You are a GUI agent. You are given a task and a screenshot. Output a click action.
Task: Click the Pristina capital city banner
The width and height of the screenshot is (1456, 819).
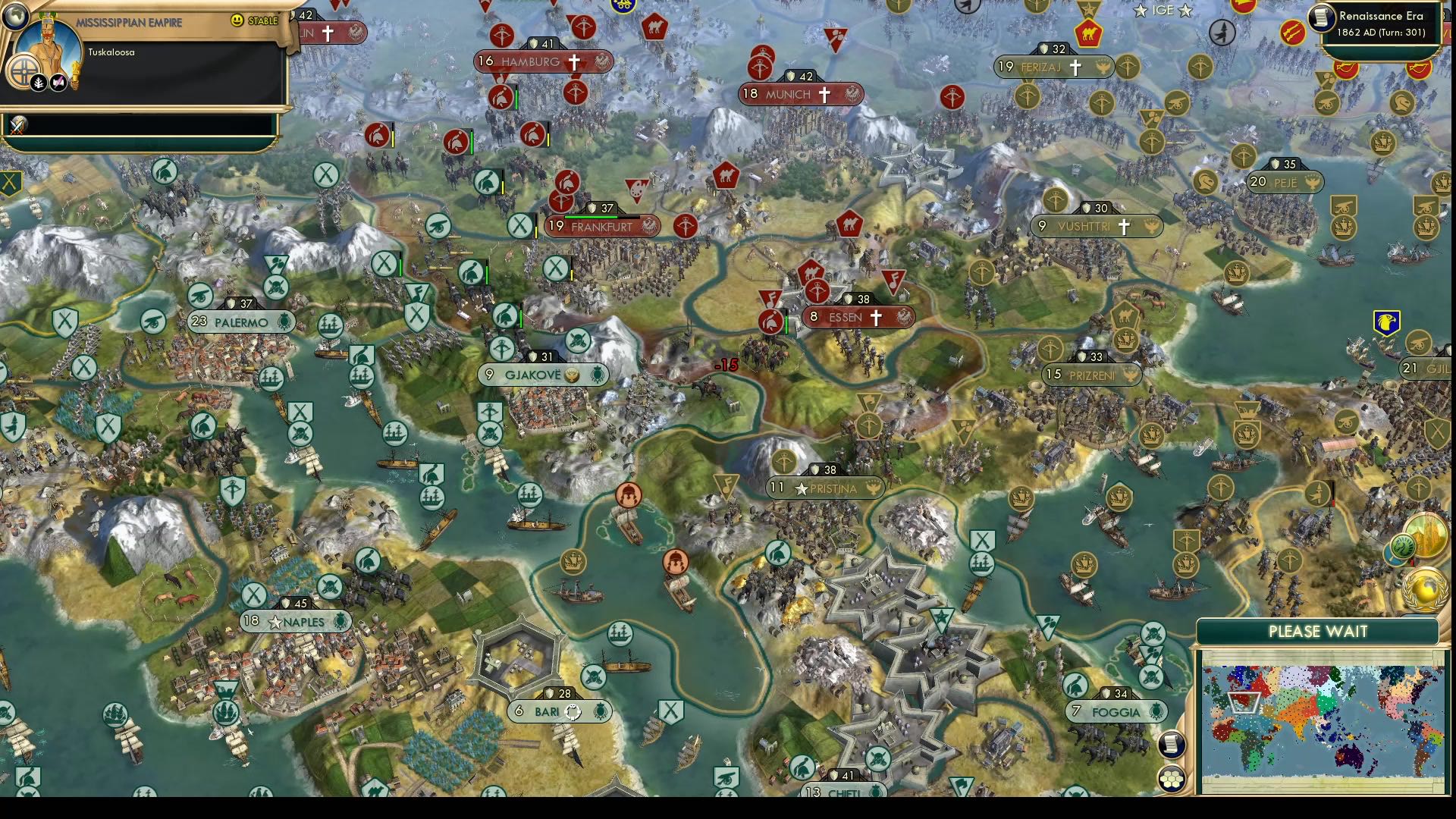[x=827, y=488]
